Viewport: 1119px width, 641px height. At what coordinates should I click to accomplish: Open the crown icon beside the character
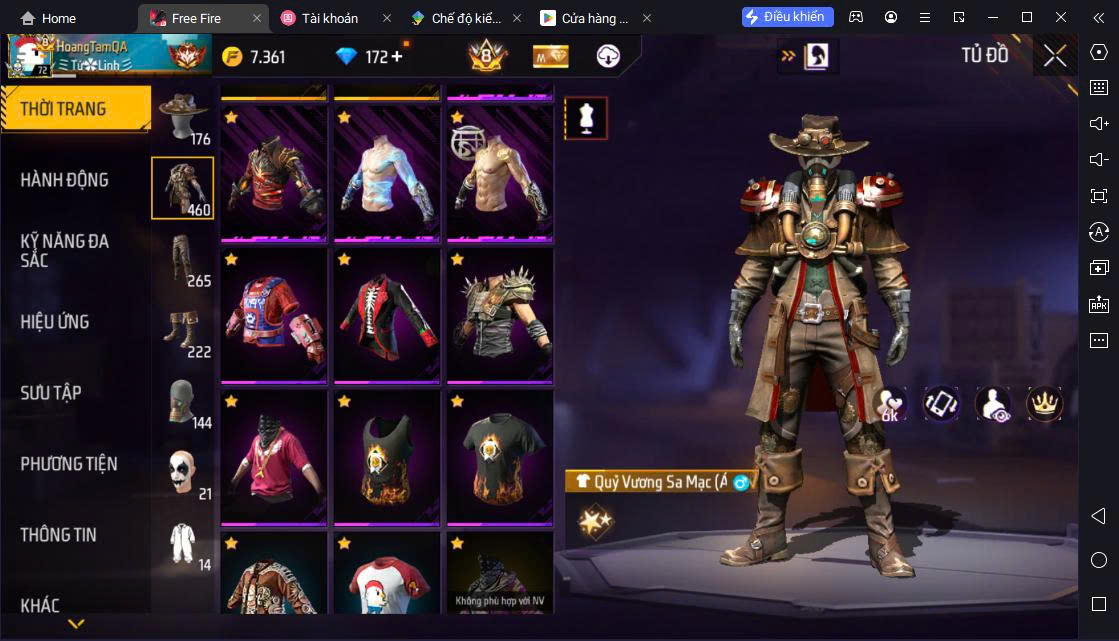click(x=1044, y=403)
